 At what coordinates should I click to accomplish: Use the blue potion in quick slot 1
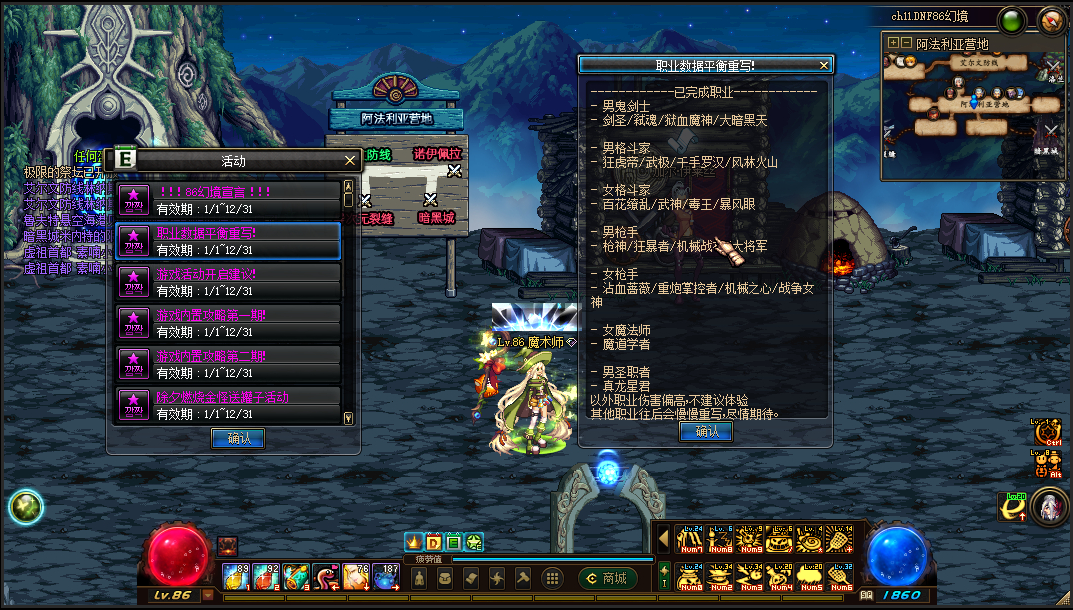click(237, 577)
